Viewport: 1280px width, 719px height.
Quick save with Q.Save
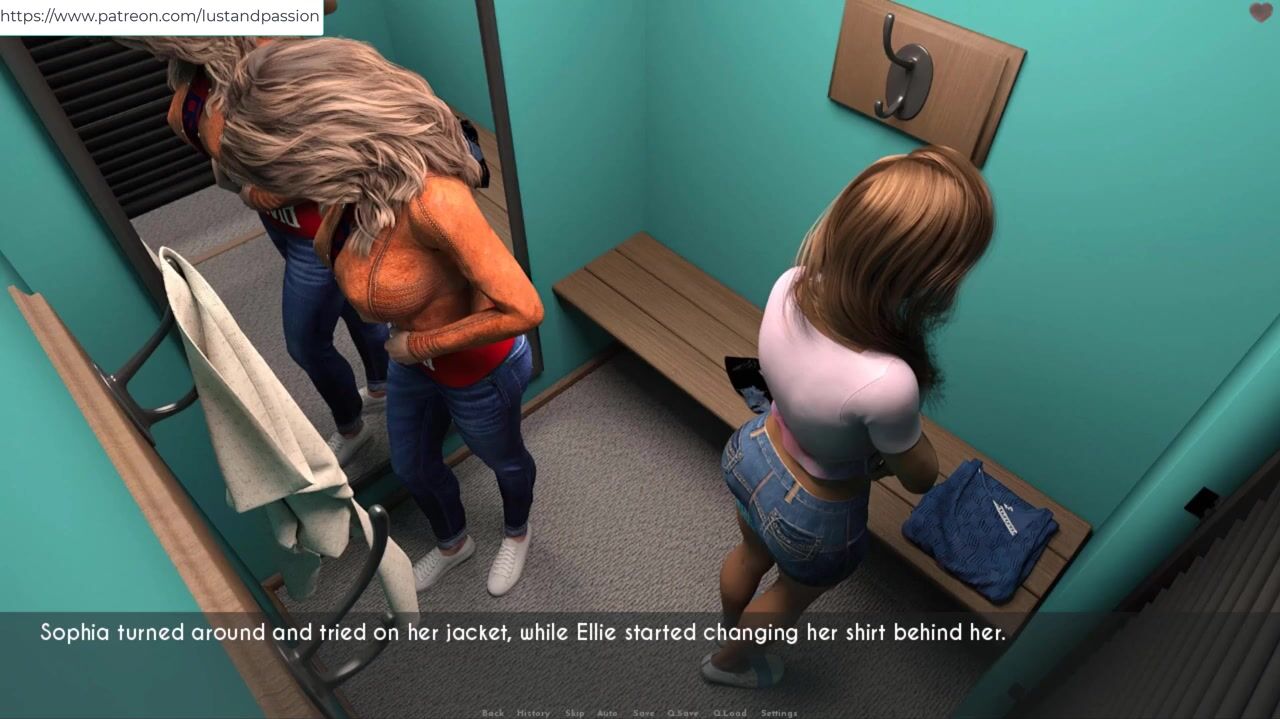(x=683, y=713)
